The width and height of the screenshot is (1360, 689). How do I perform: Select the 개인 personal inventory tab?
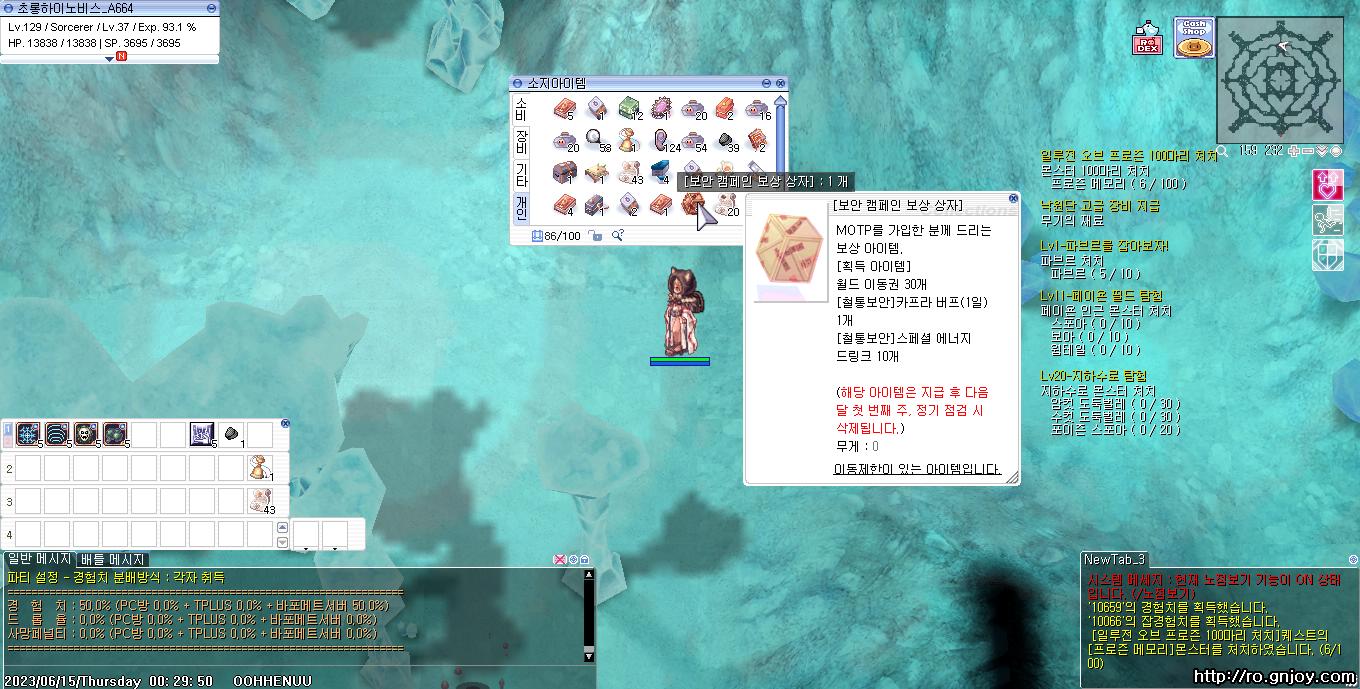coord(521,206)
